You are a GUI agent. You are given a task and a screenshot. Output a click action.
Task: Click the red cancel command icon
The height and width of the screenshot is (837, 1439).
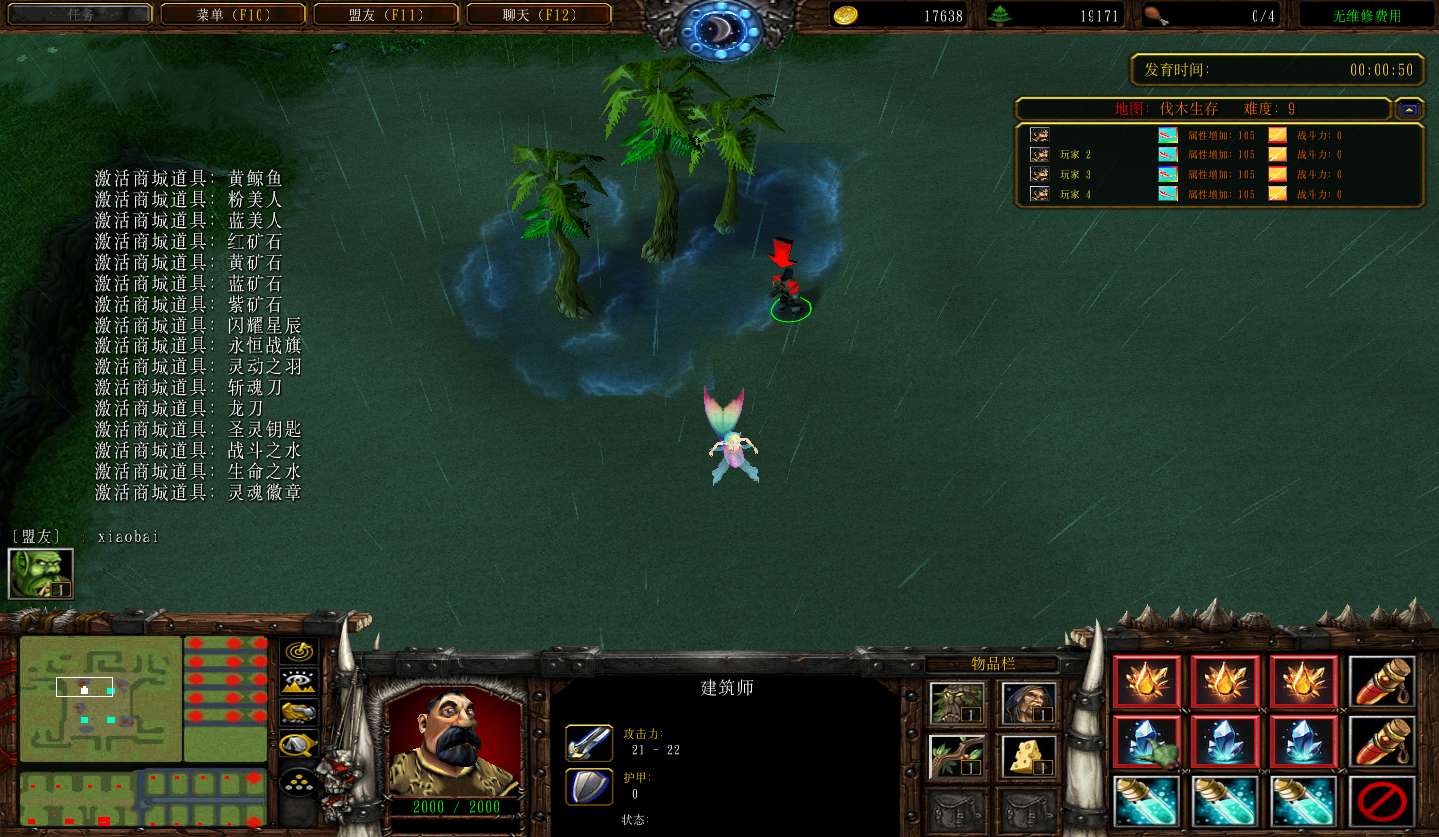1382,801
